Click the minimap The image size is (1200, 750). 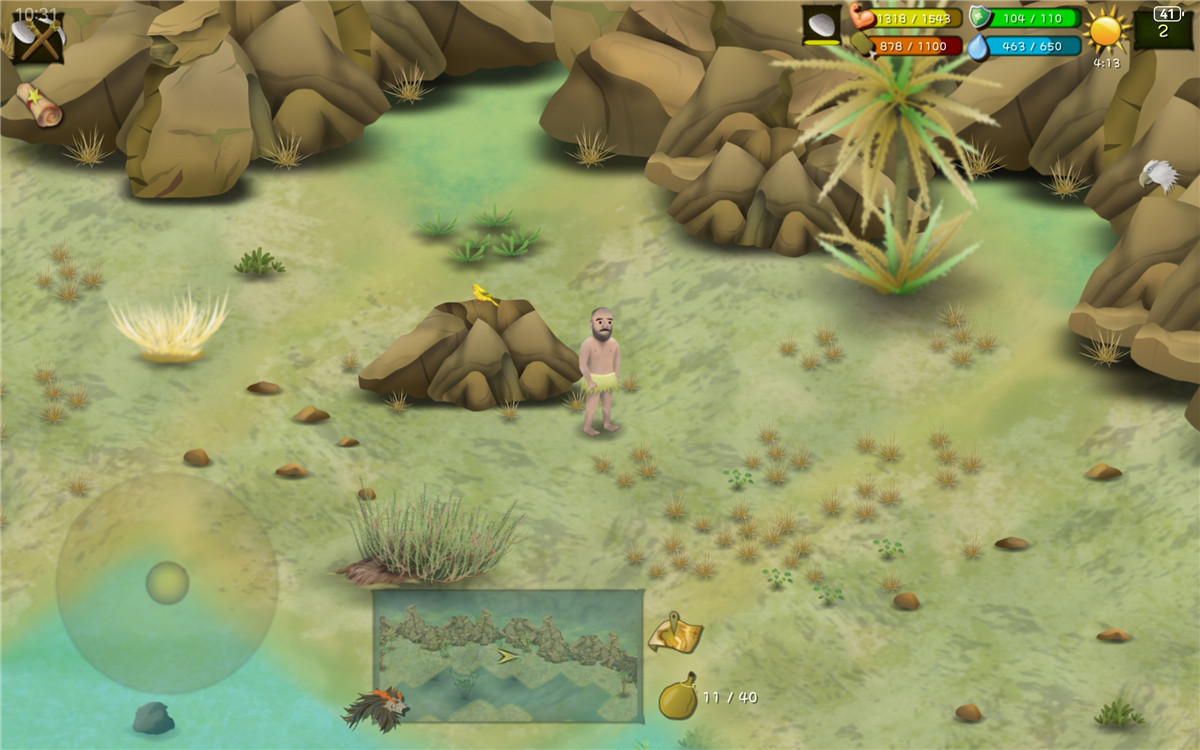[508, 655]
